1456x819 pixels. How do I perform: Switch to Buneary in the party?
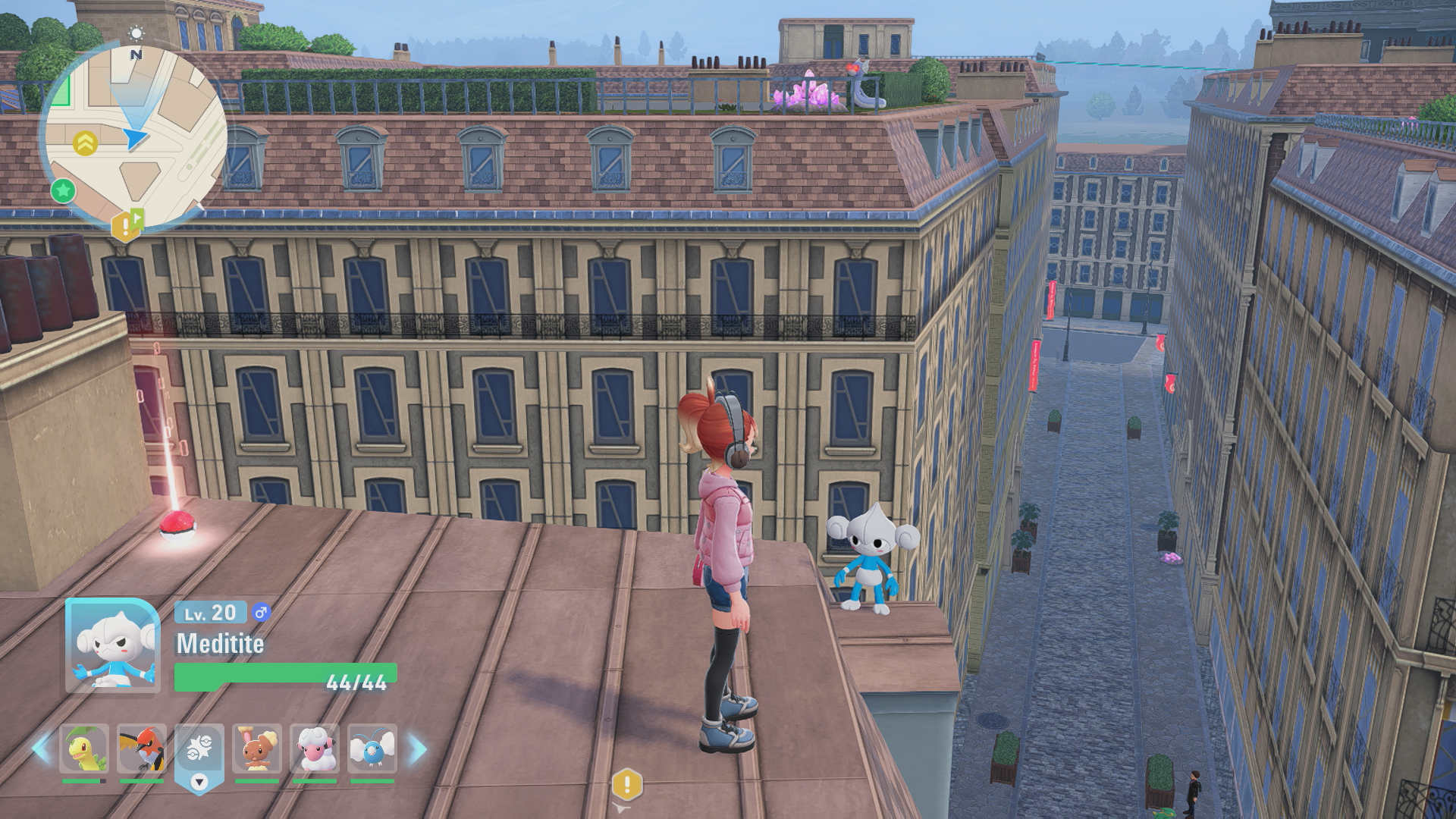tap(256, 748)
